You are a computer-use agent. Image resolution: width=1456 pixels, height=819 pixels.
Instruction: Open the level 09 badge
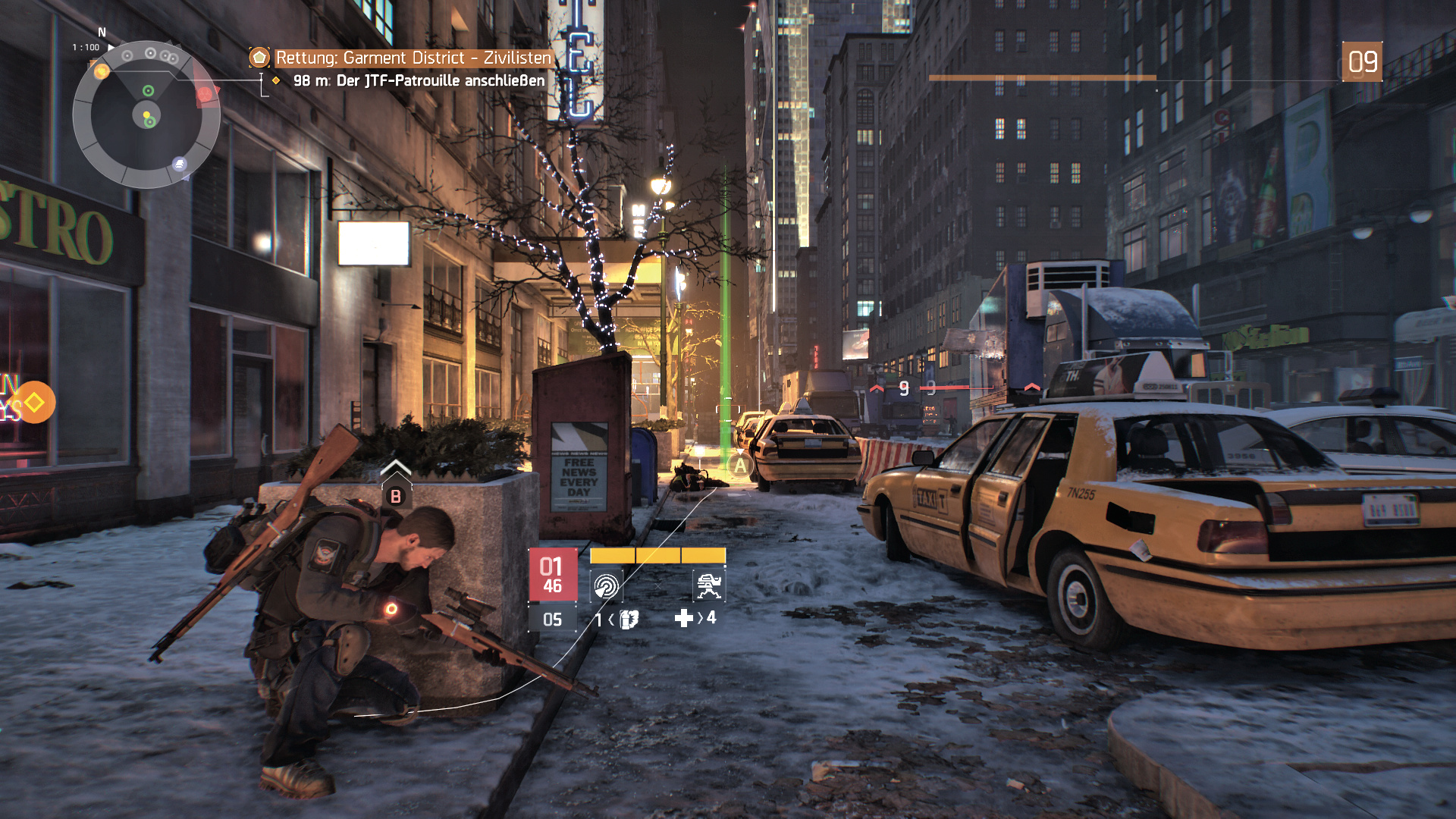pos(1362,62)
